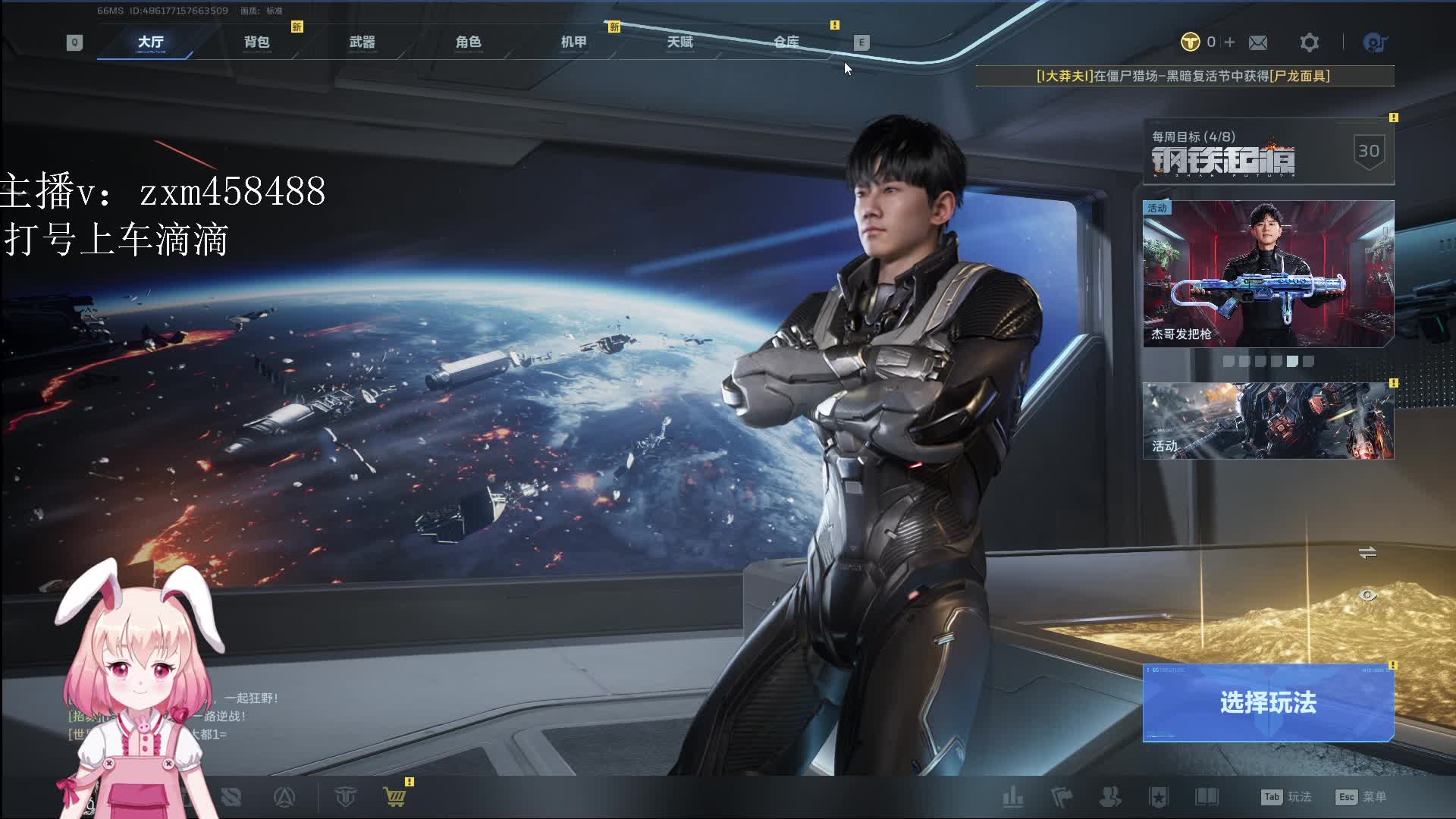Go to the 机甲 mecha tab
The image size is (1456, 819).
[574, 42]
